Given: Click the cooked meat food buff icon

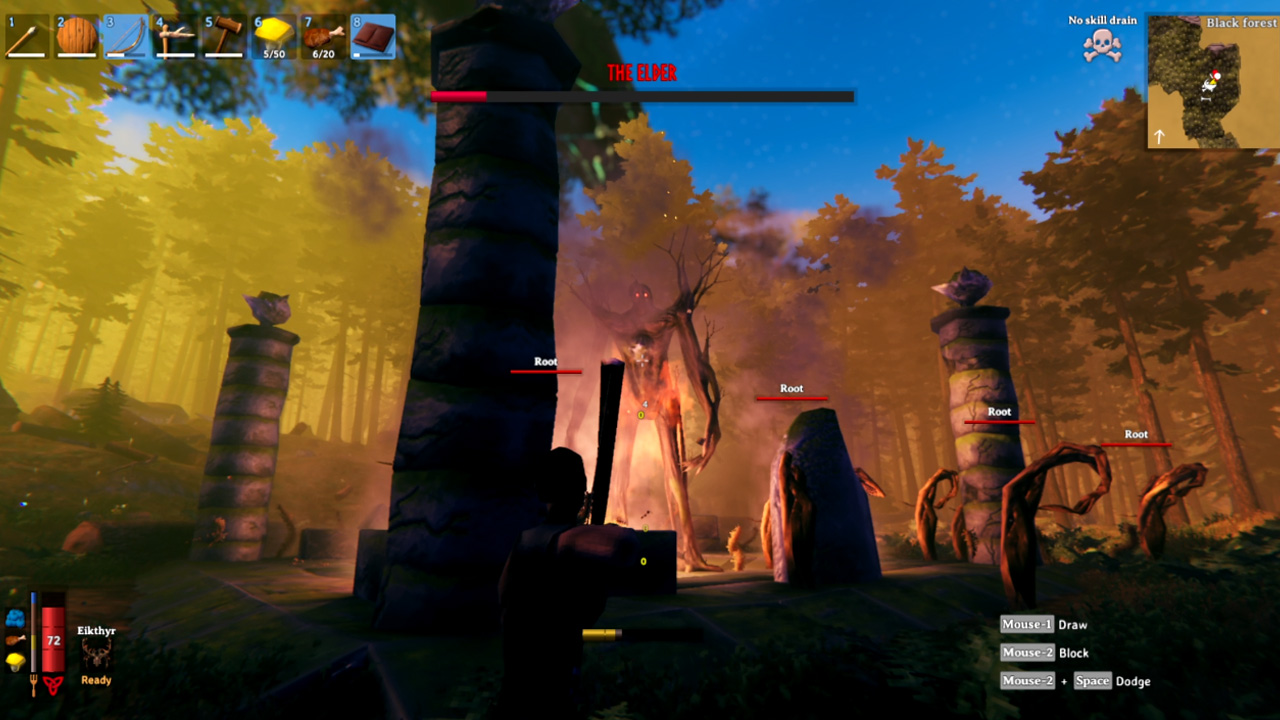Looking at the screenshot, I should click(x=14, y=640).
